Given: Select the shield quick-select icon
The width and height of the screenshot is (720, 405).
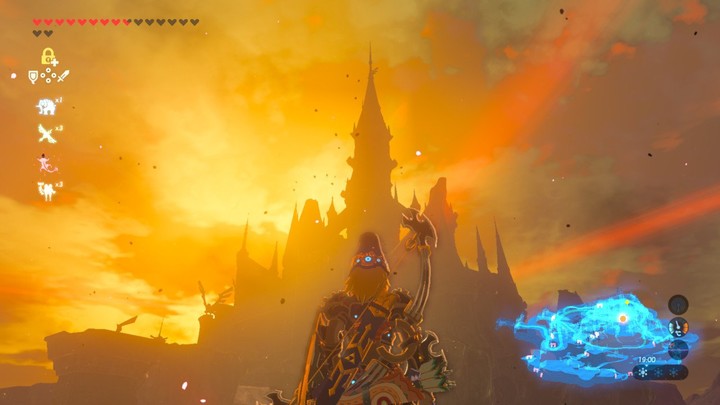Looking at the screenshot, I should (x=33, y=76).
